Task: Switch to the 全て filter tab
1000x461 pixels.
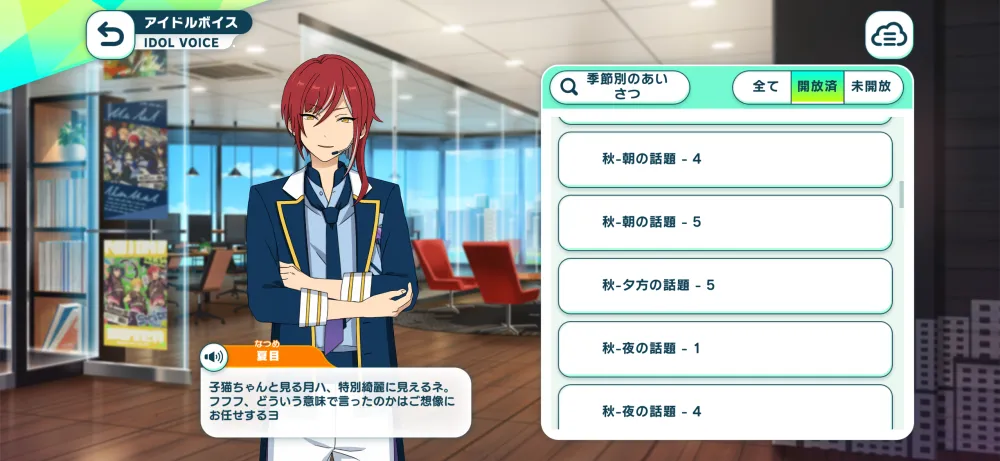Action: (x=765, y=87)
